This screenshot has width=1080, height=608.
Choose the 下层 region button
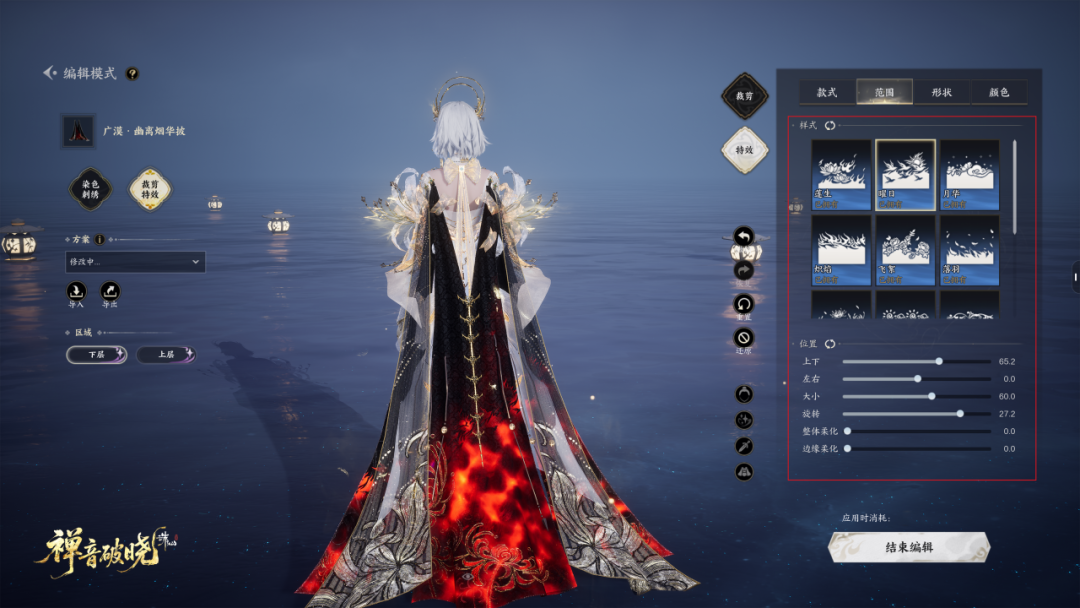(97, 354)
